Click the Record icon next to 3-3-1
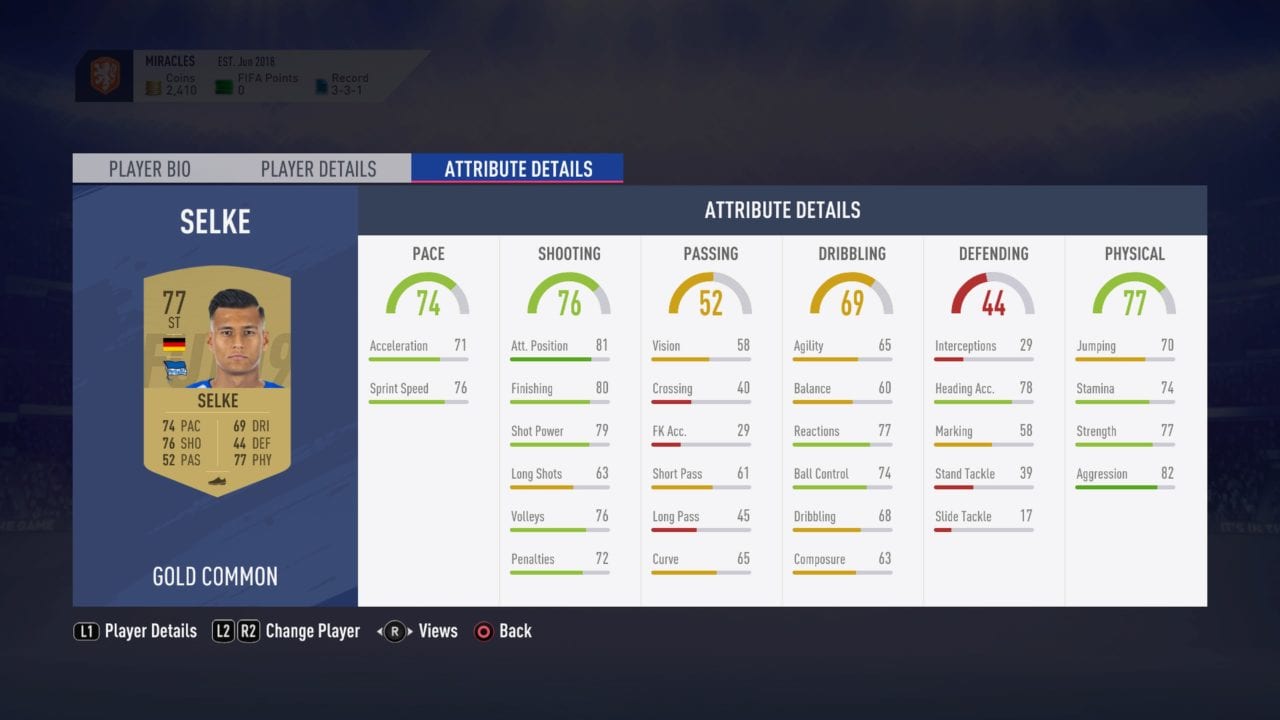 [322, 85]
